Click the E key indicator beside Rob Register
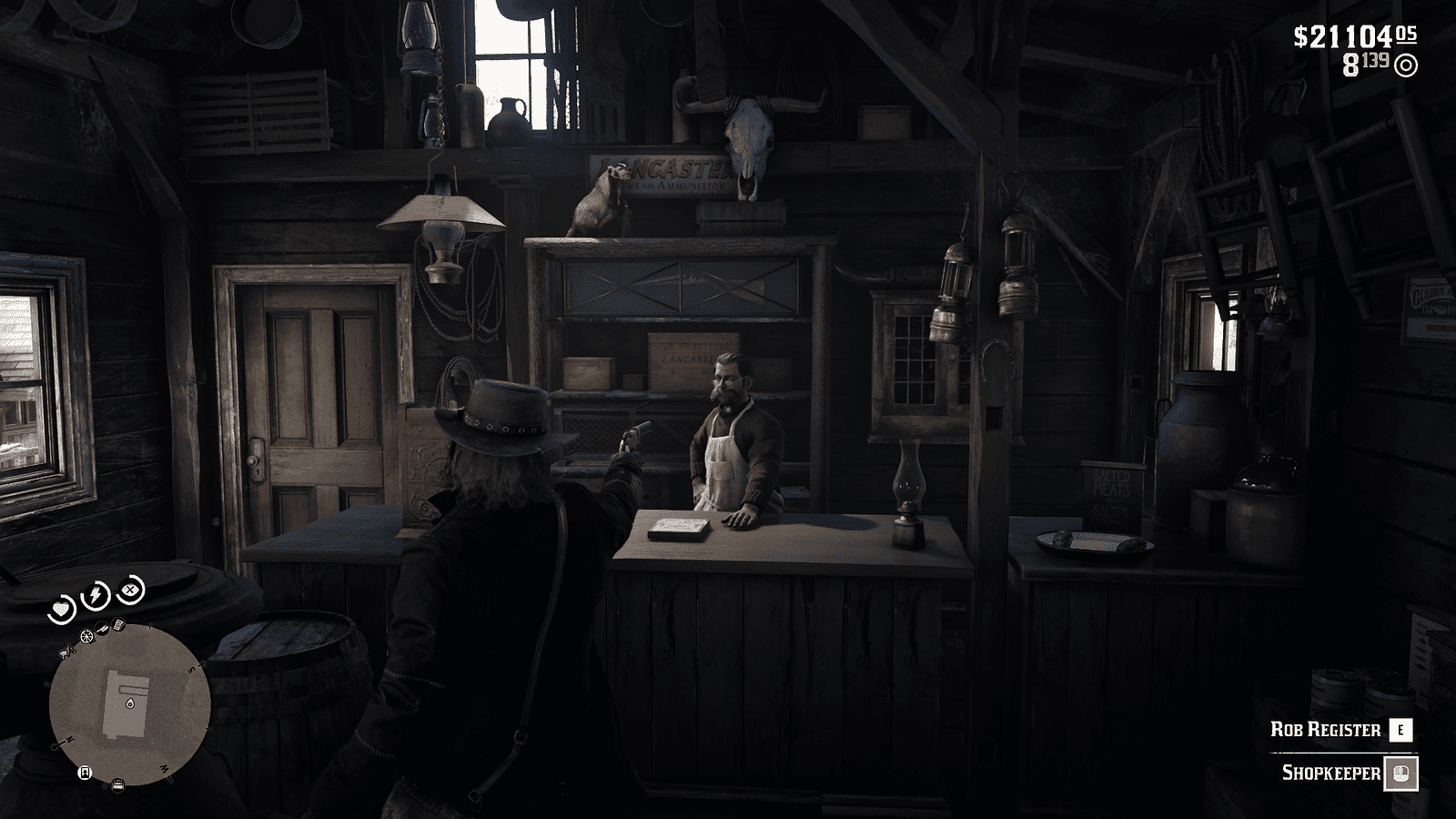Screen dimensions: 1456x819 (x=1402, y=729)
